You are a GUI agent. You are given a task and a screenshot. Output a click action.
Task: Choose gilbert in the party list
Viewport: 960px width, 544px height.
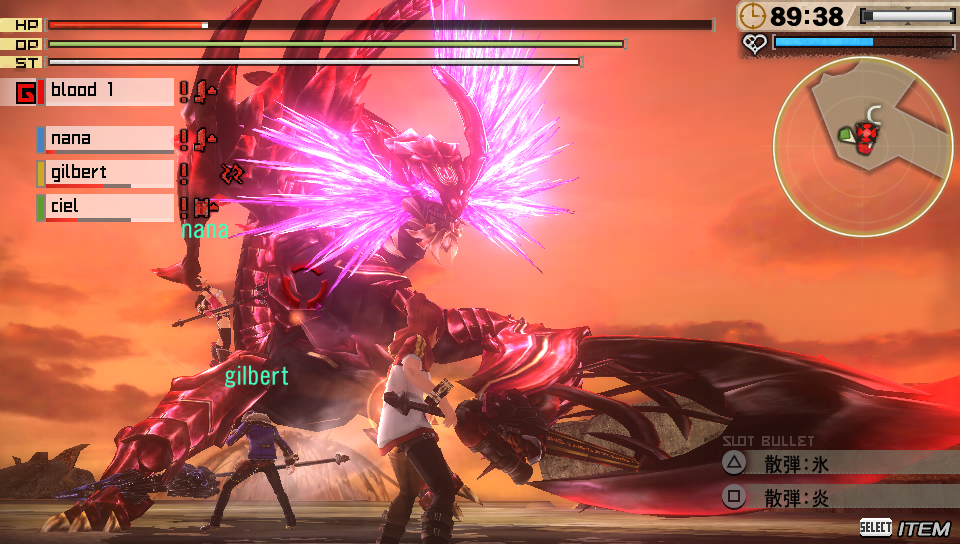click(x=108, y=173)
